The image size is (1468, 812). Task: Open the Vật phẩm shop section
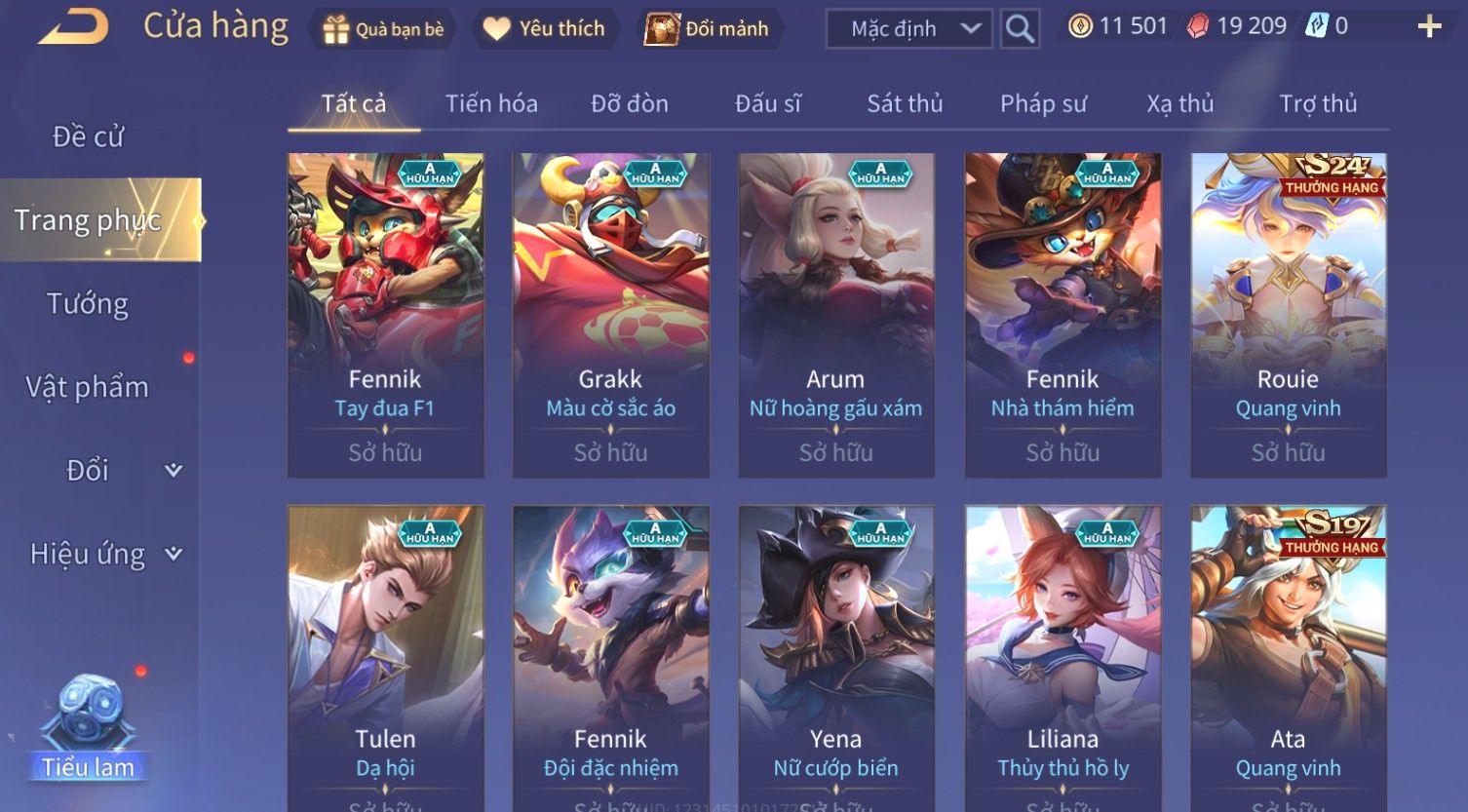(x=88, y=388)
